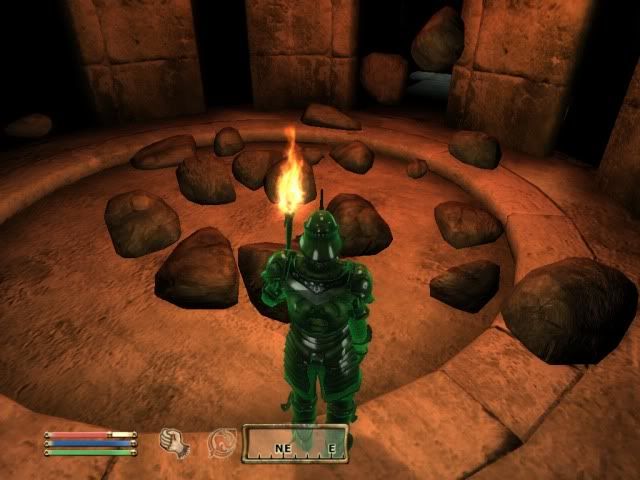Select the round active spell icon
640x480 pixels.
(221, 441)
